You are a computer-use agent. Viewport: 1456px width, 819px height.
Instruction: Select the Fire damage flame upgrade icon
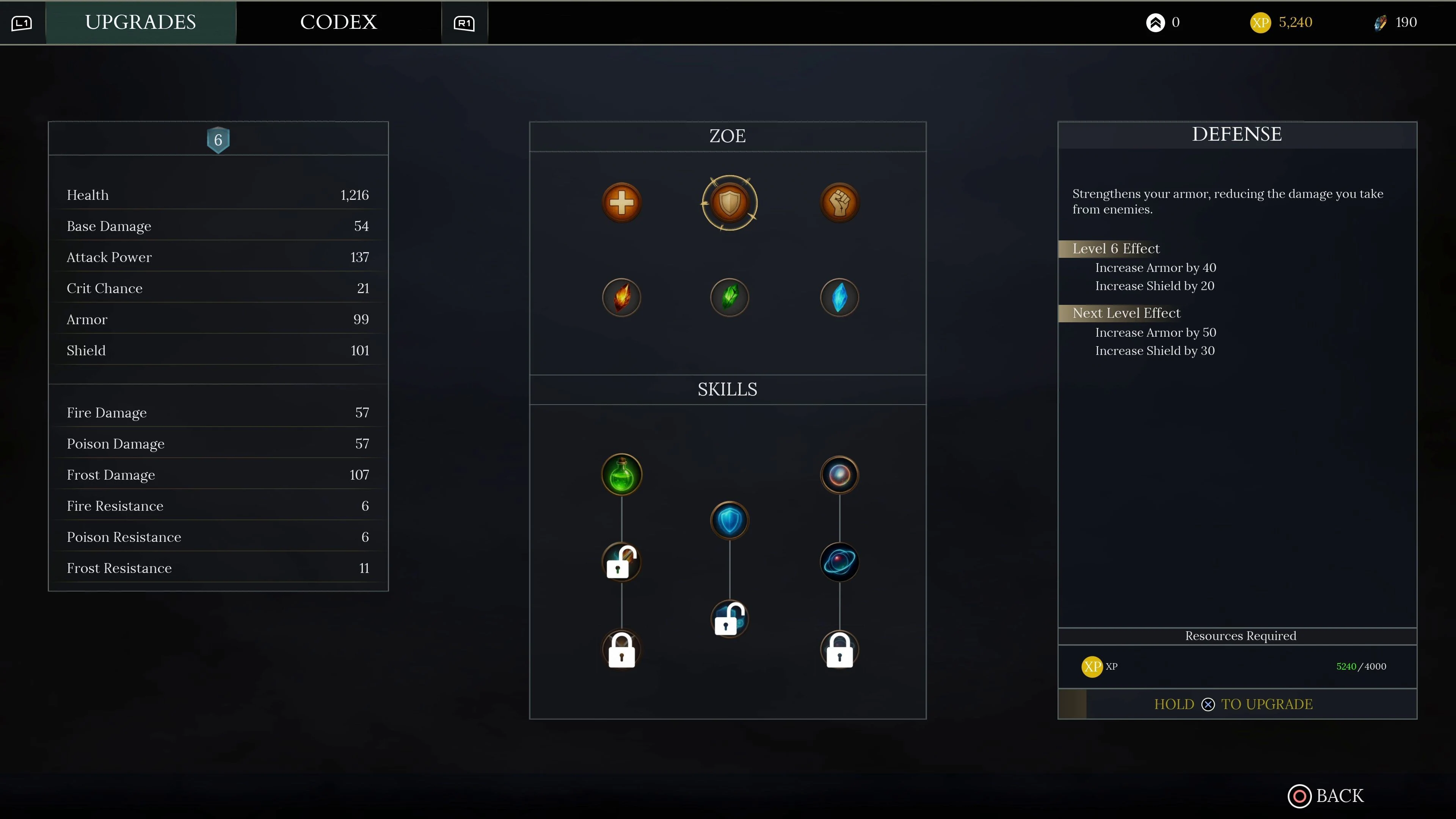[x=622, y=297]
